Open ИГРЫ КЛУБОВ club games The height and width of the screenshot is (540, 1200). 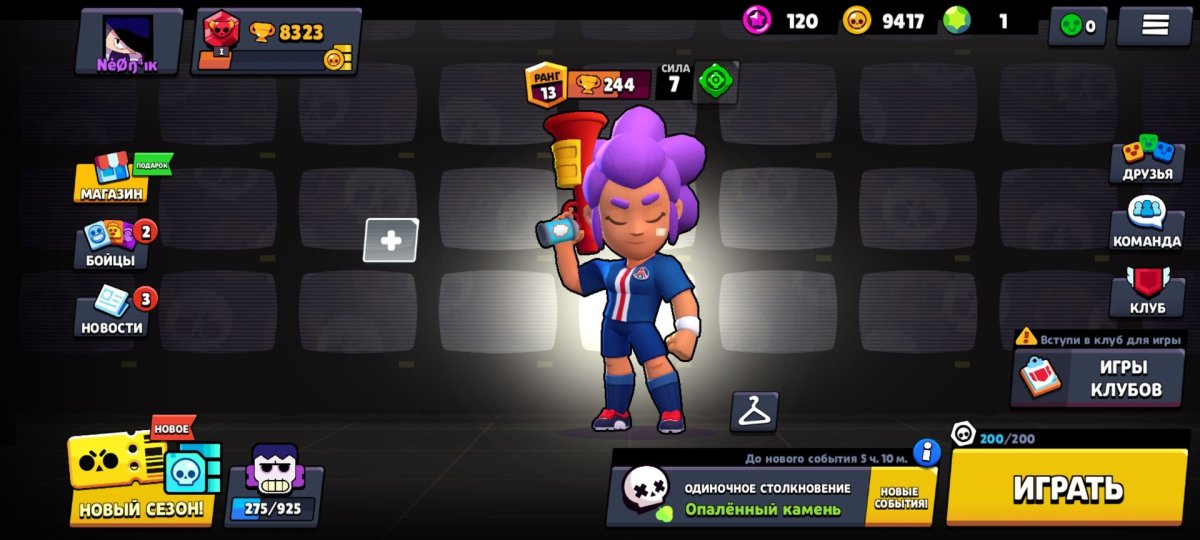[1097, 378]
